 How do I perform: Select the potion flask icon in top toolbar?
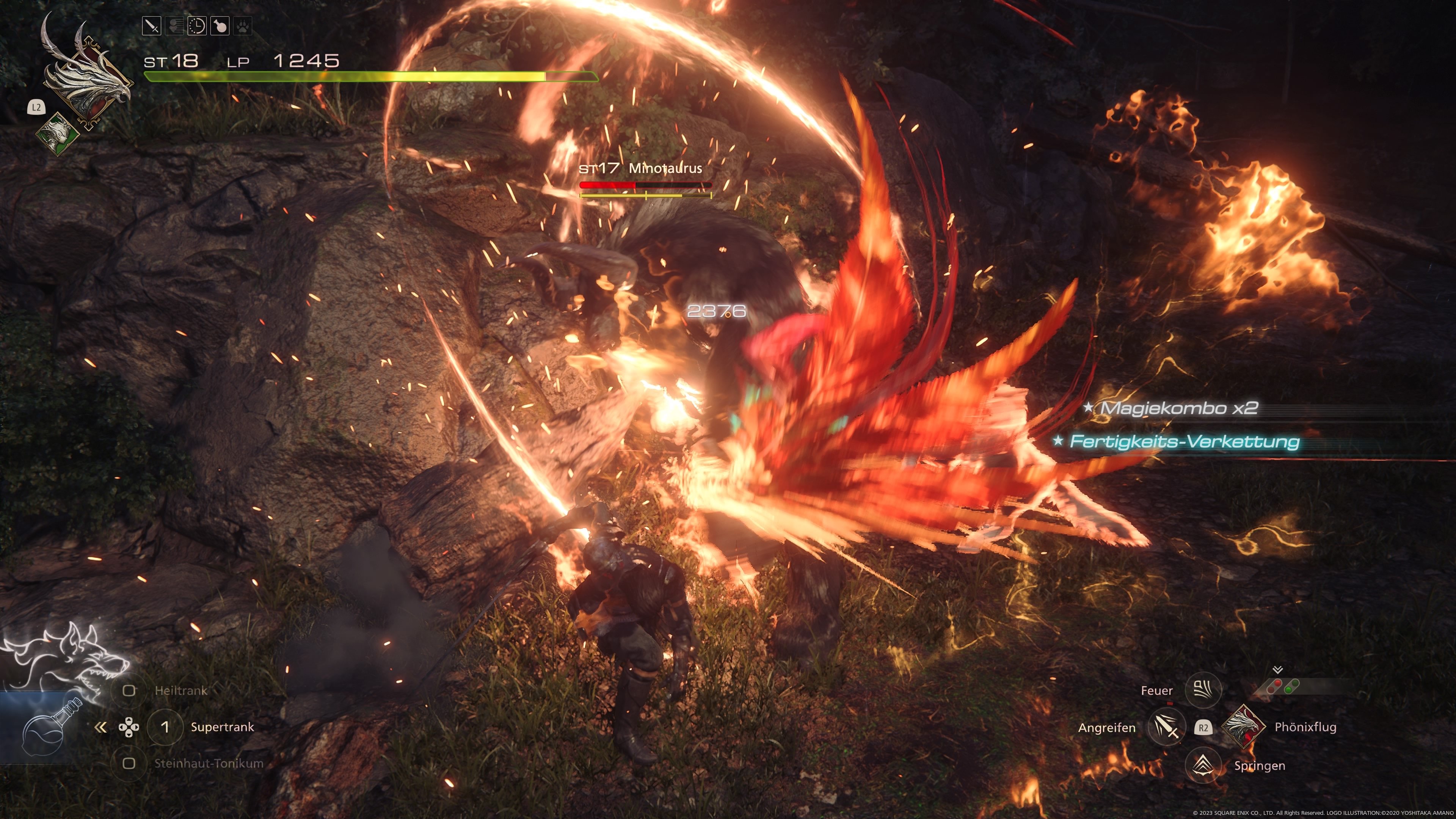[x=220, y=26]
